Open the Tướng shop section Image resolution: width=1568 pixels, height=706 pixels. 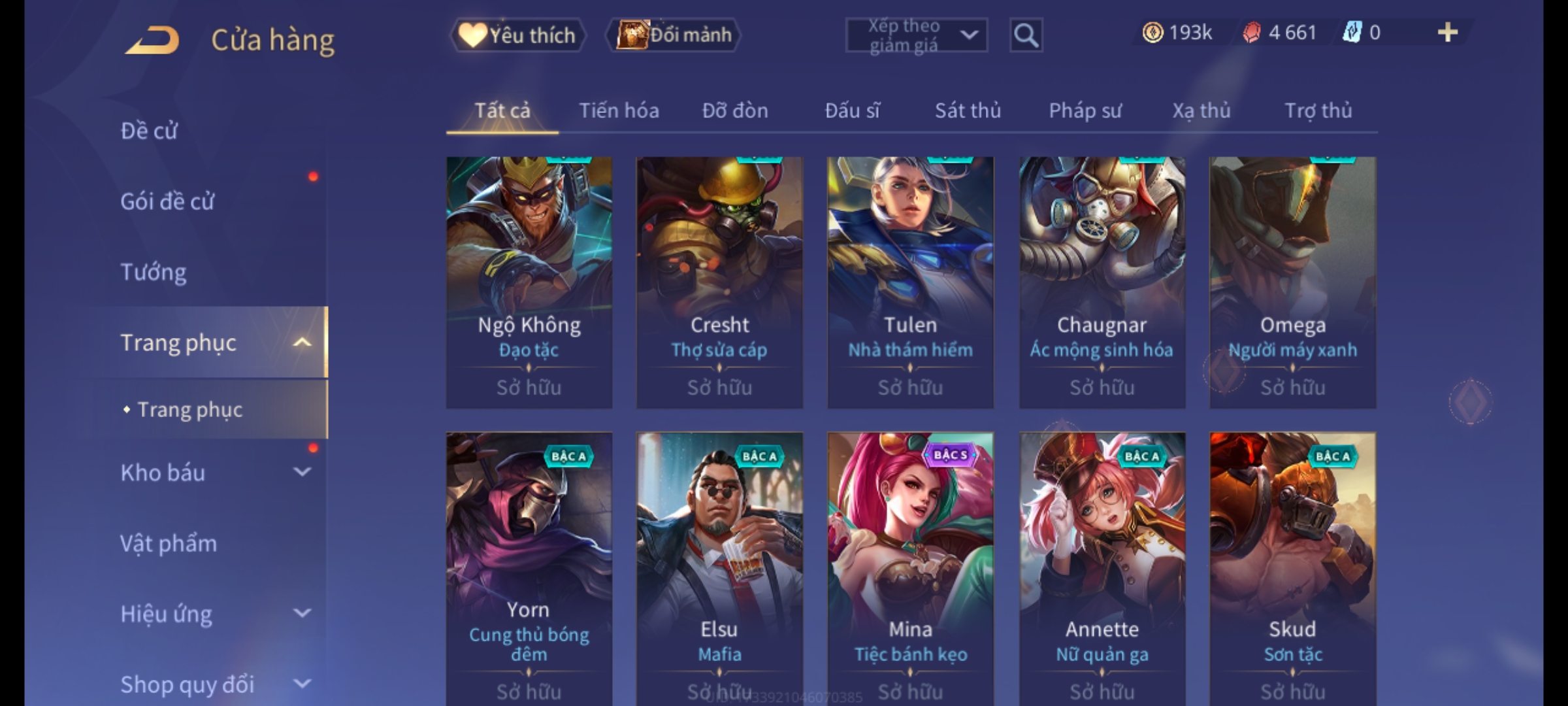point(154,272)
